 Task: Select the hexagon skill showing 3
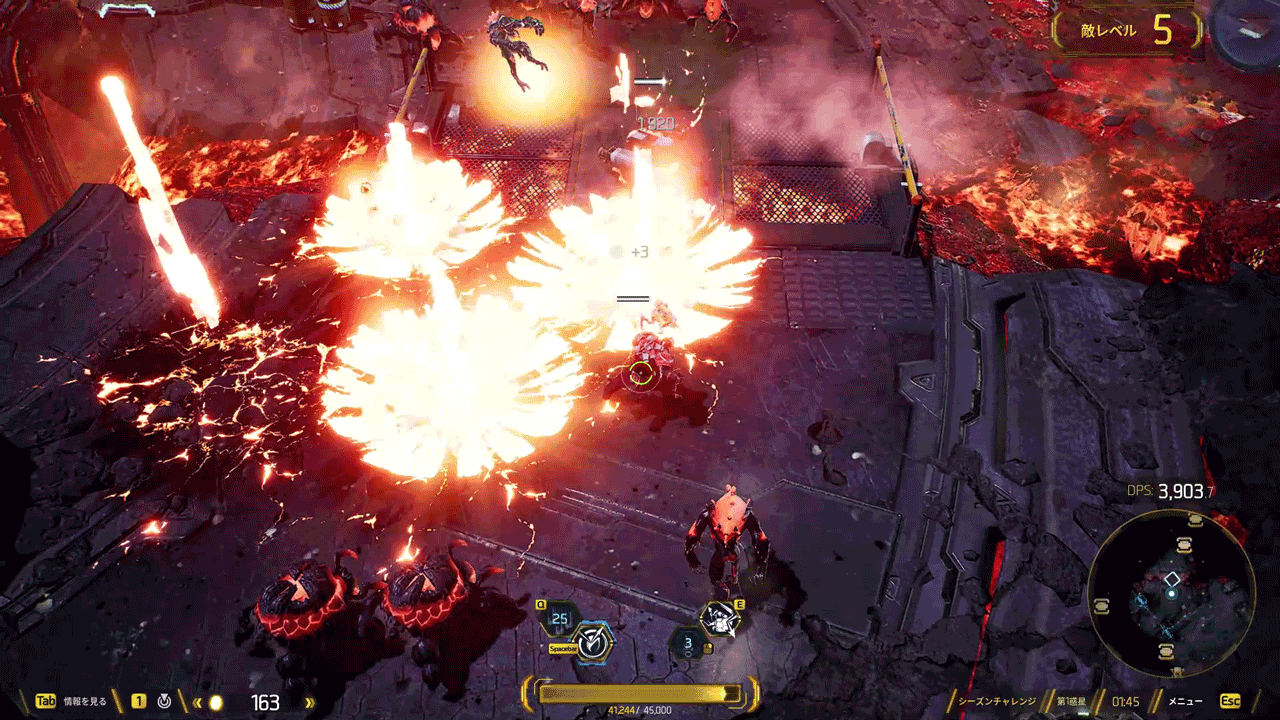[688, 642]
